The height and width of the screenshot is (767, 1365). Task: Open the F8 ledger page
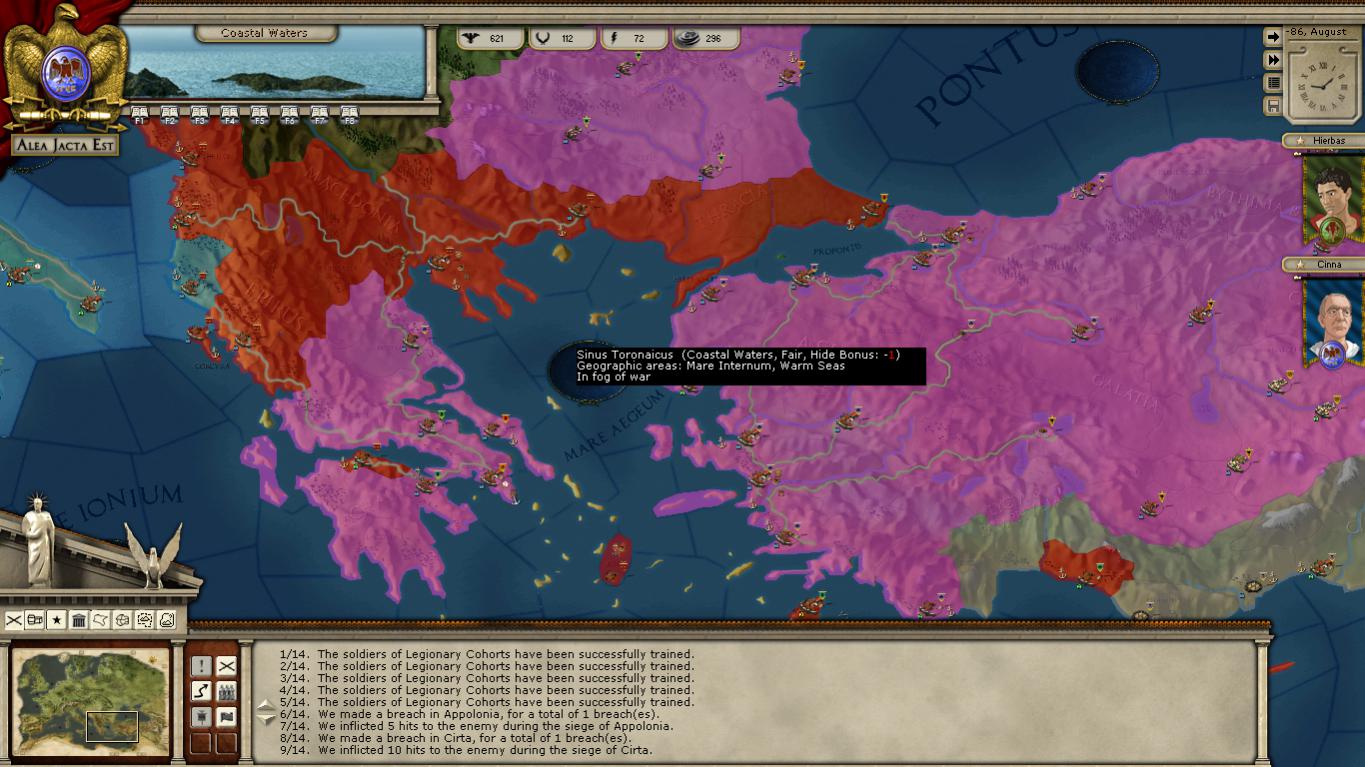tap(349, 114)
